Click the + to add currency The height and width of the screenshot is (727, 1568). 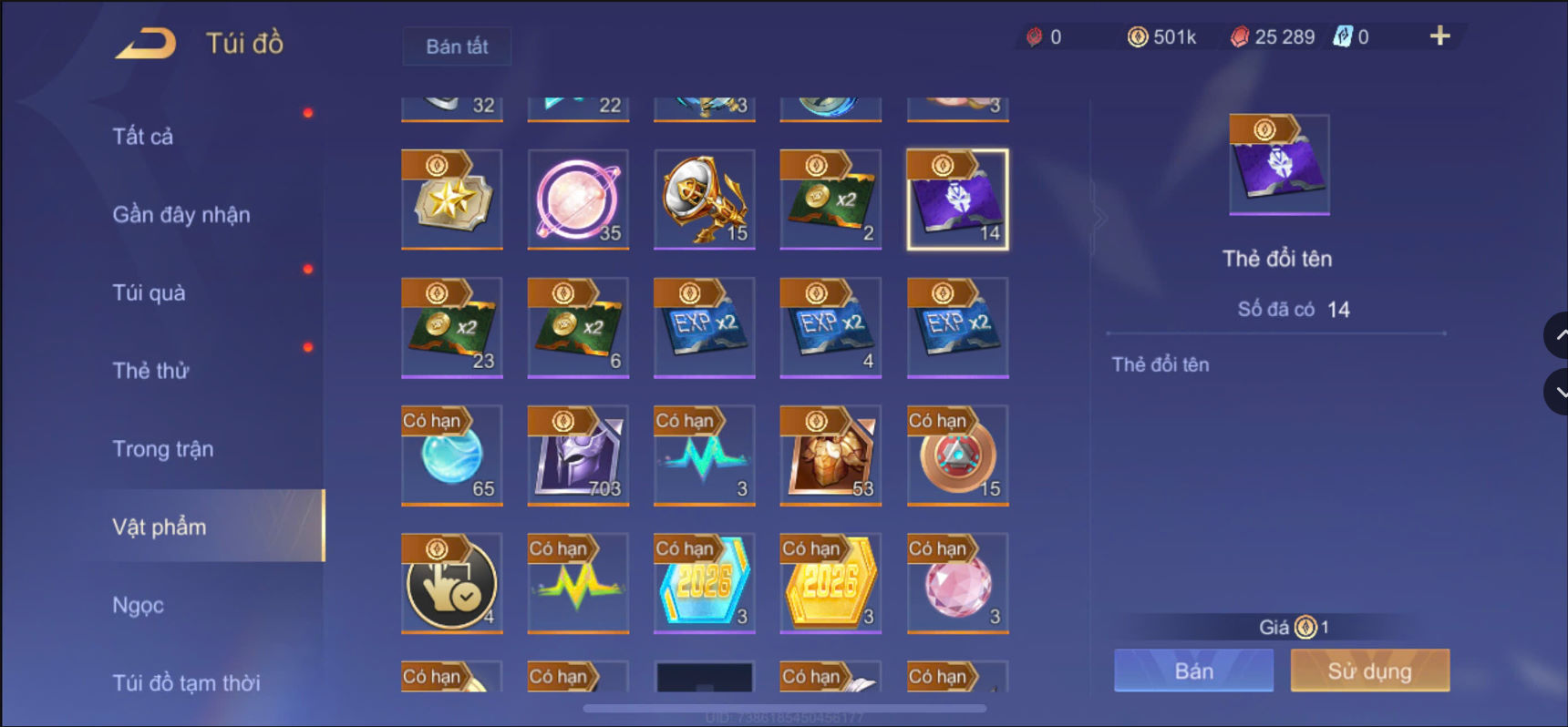point(1439,36)
